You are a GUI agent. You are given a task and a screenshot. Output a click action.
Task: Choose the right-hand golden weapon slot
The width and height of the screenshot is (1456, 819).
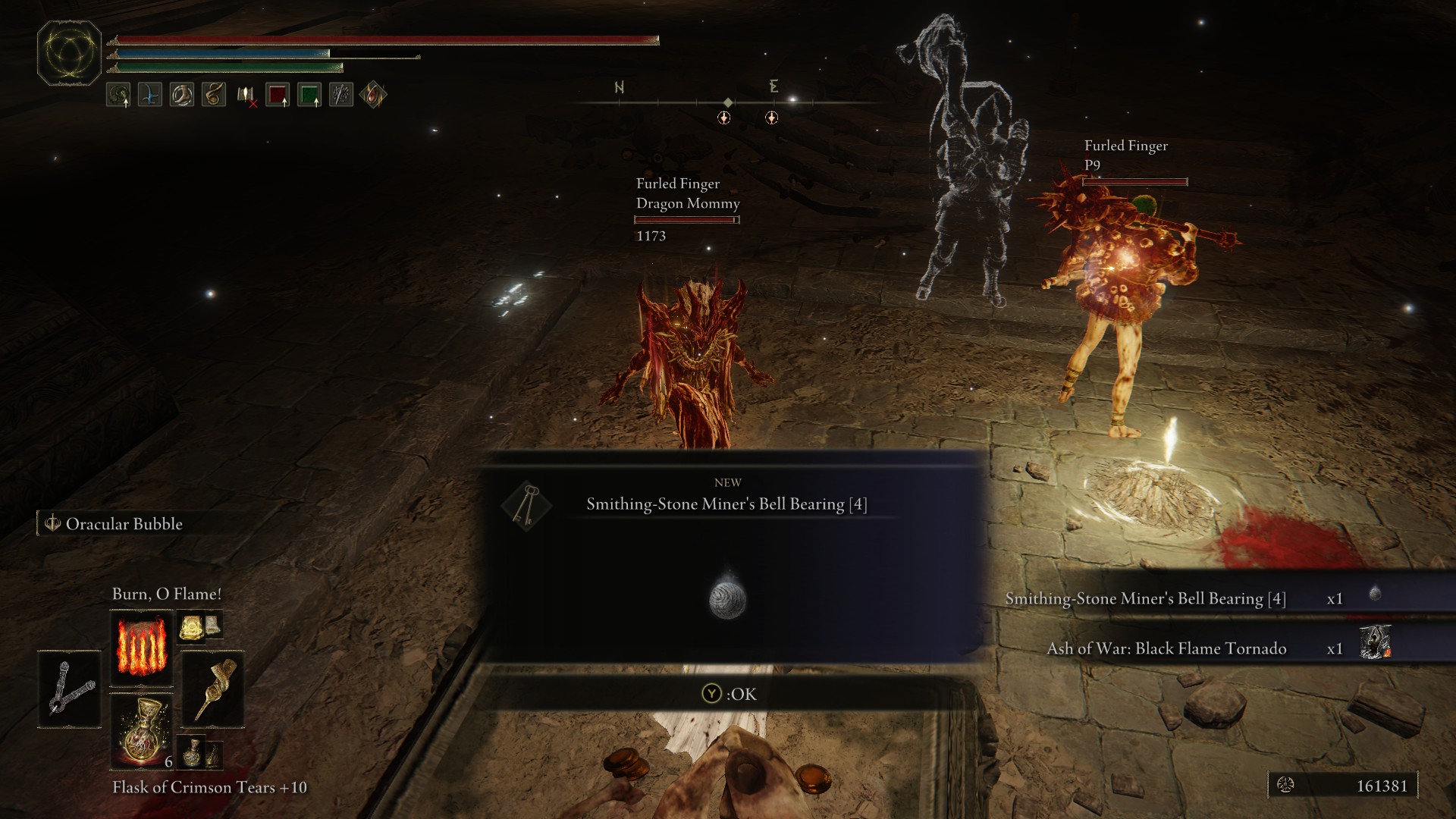[x=213, y=689]
